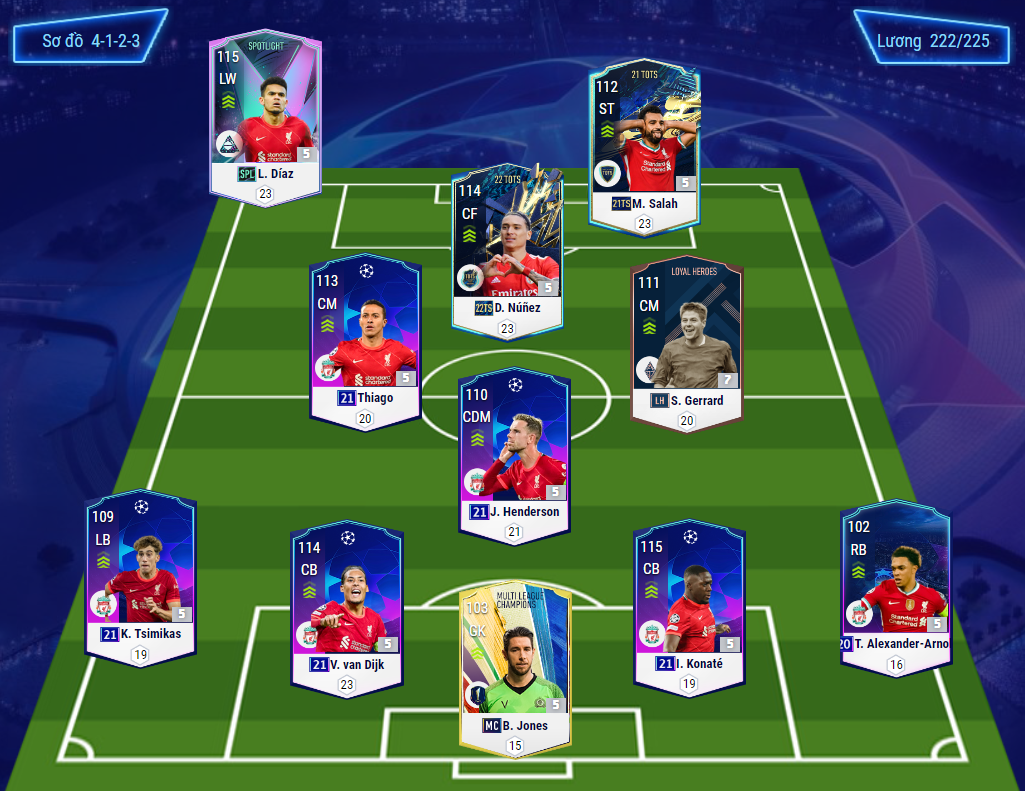
Task: Select the J. Henderson CDM card
Action: point(514,450)
